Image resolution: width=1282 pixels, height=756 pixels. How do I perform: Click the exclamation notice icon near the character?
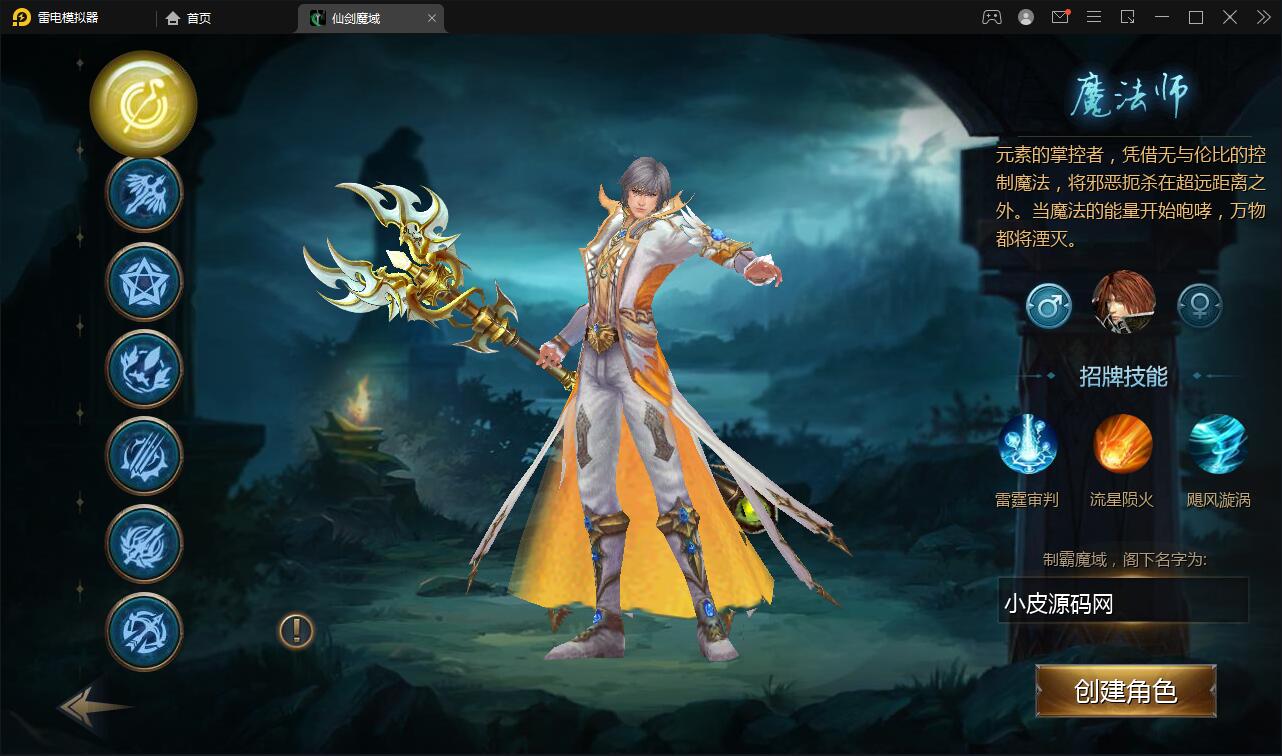tap(294, 631)
